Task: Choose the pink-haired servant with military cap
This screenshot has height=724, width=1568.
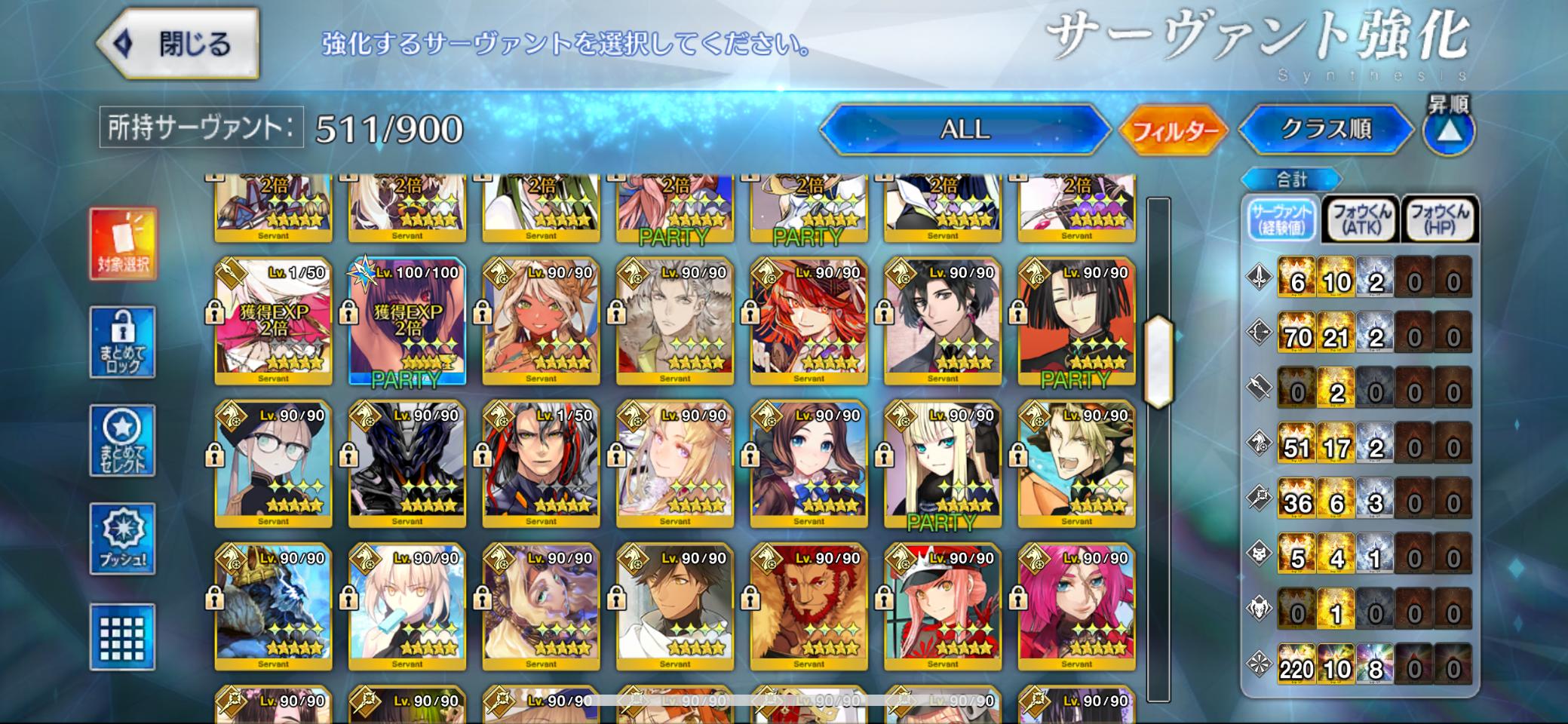Action: 942,608
